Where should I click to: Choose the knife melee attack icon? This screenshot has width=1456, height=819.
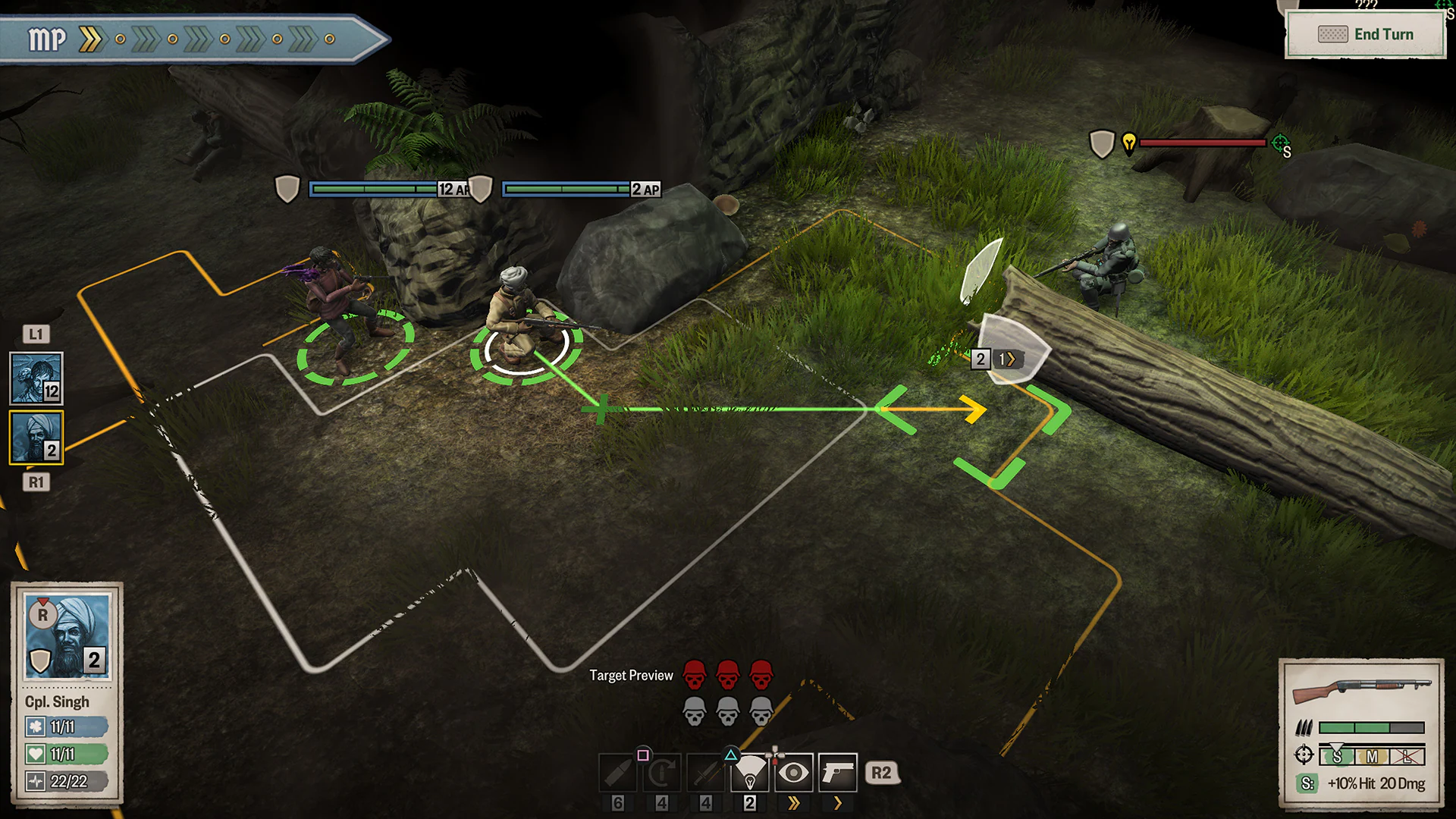706,772
